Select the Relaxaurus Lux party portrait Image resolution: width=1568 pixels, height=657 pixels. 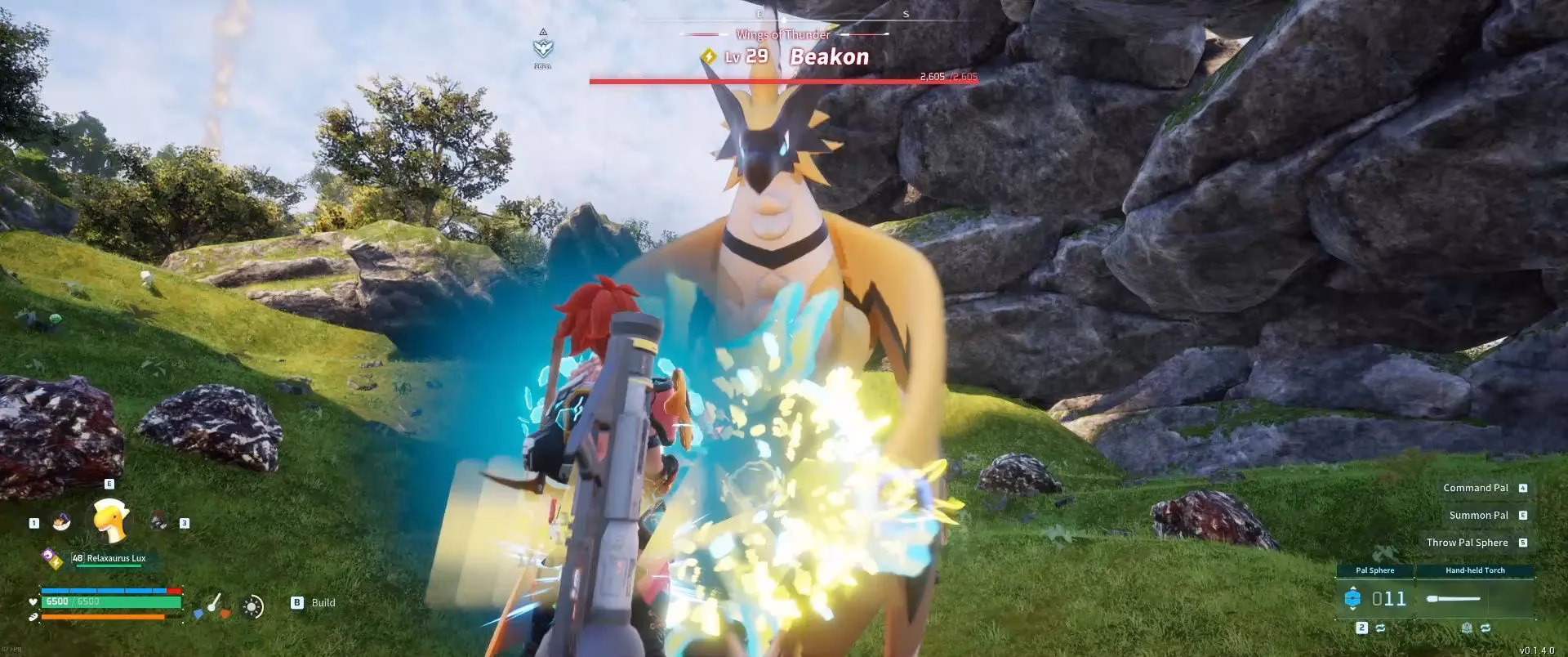109,520
